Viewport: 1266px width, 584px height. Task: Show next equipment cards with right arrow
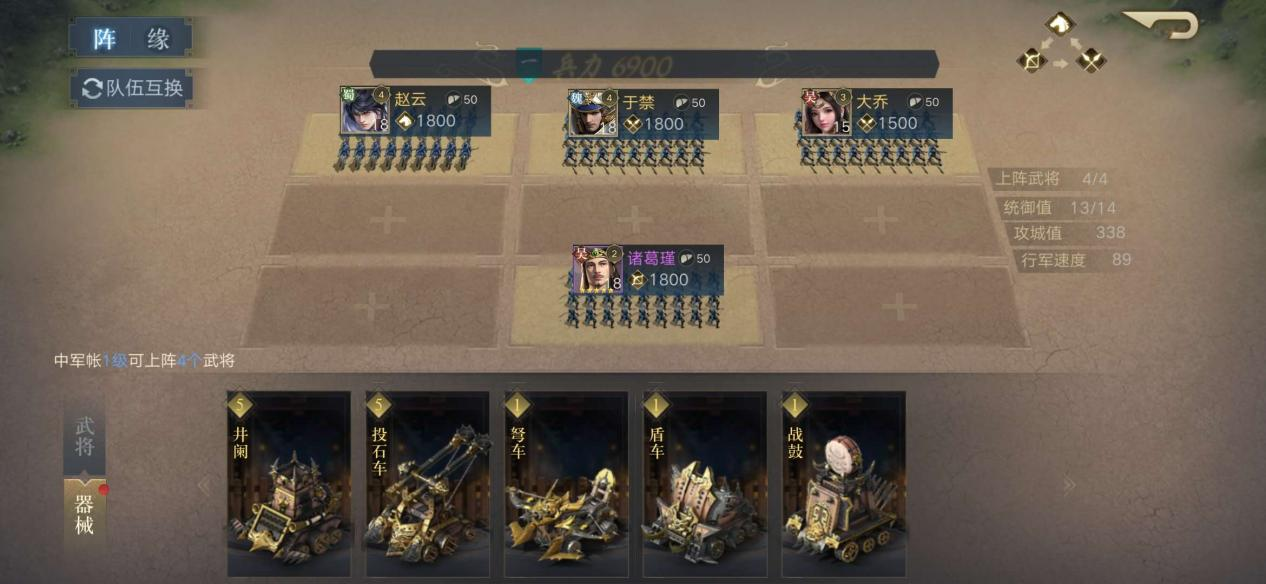coord(1069,486)
